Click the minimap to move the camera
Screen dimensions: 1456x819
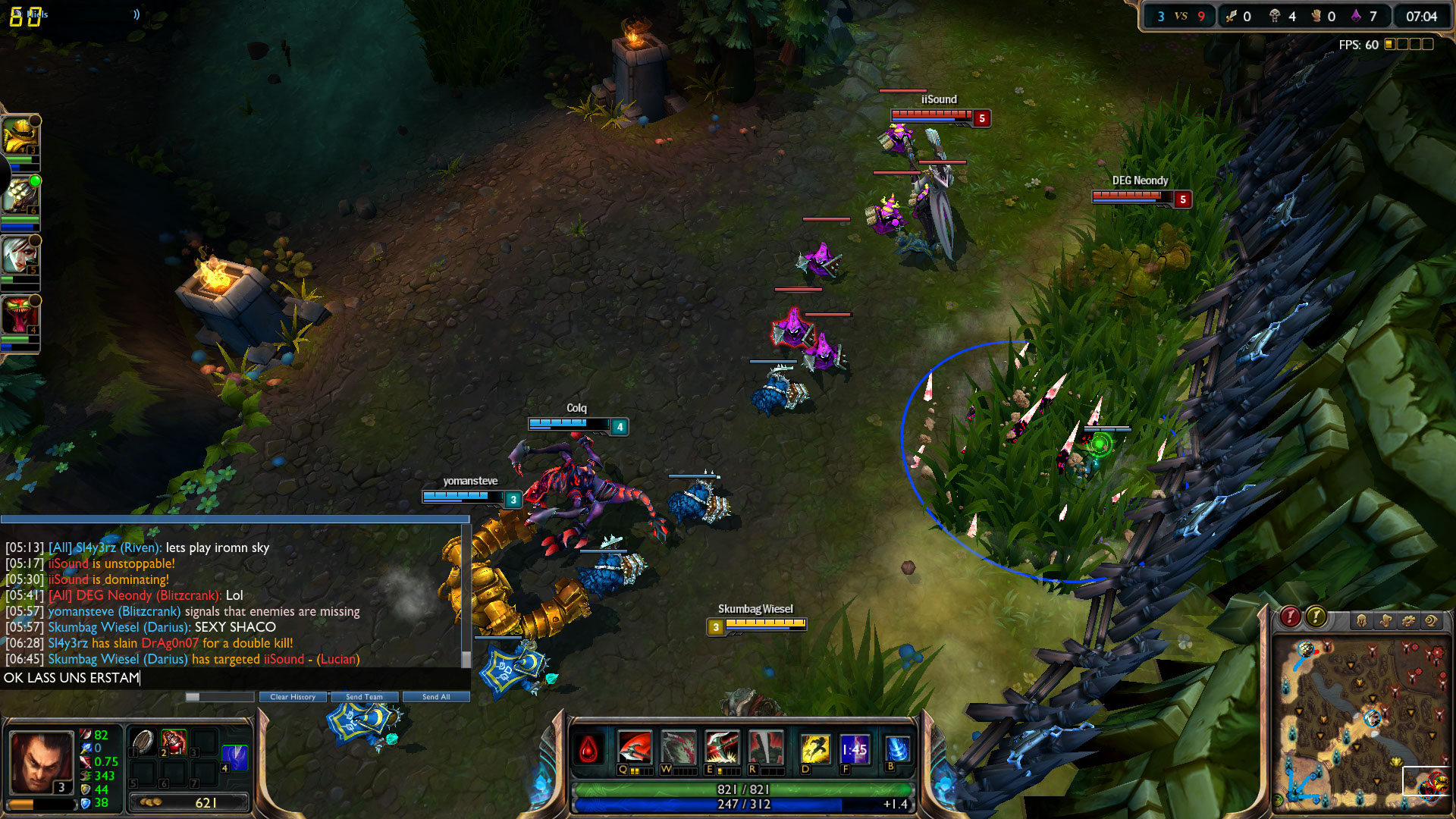[x=1359, y=720]
